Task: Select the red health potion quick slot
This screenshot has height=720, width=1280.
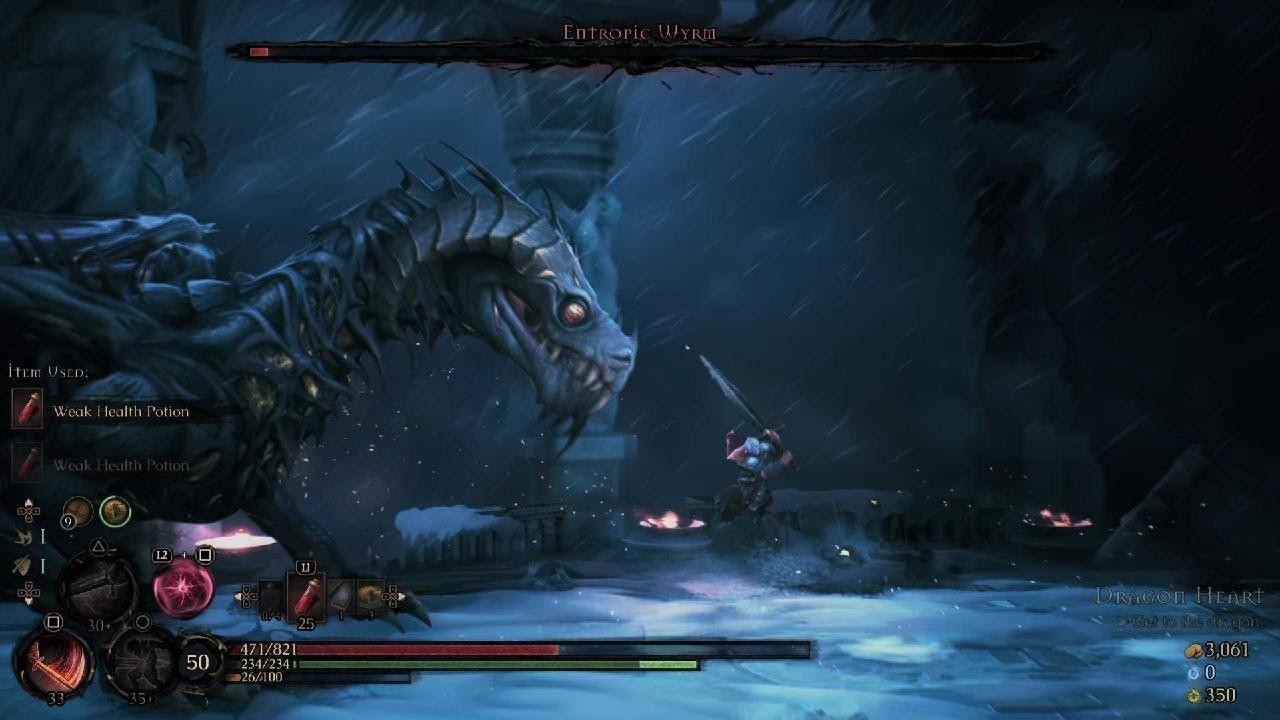Action: coord(305,597)
